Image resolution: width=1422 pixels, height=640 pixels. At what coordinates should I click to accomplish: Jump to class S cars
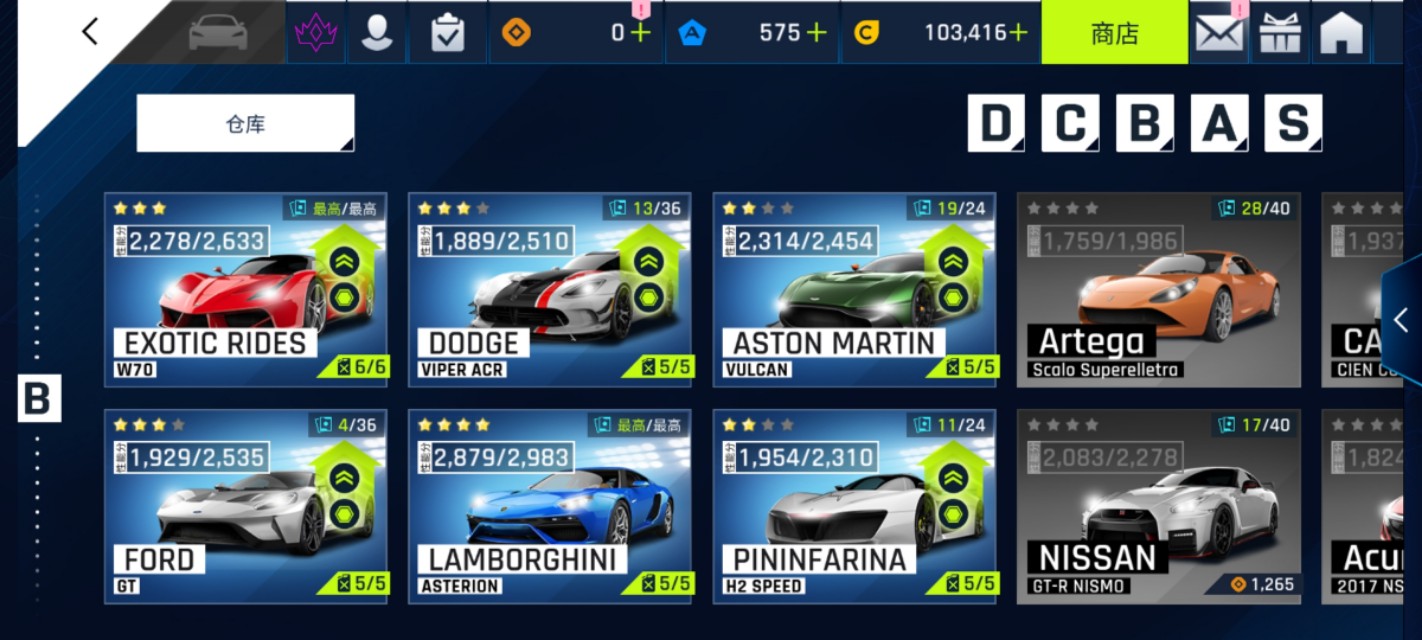[x=1293, y=123]
